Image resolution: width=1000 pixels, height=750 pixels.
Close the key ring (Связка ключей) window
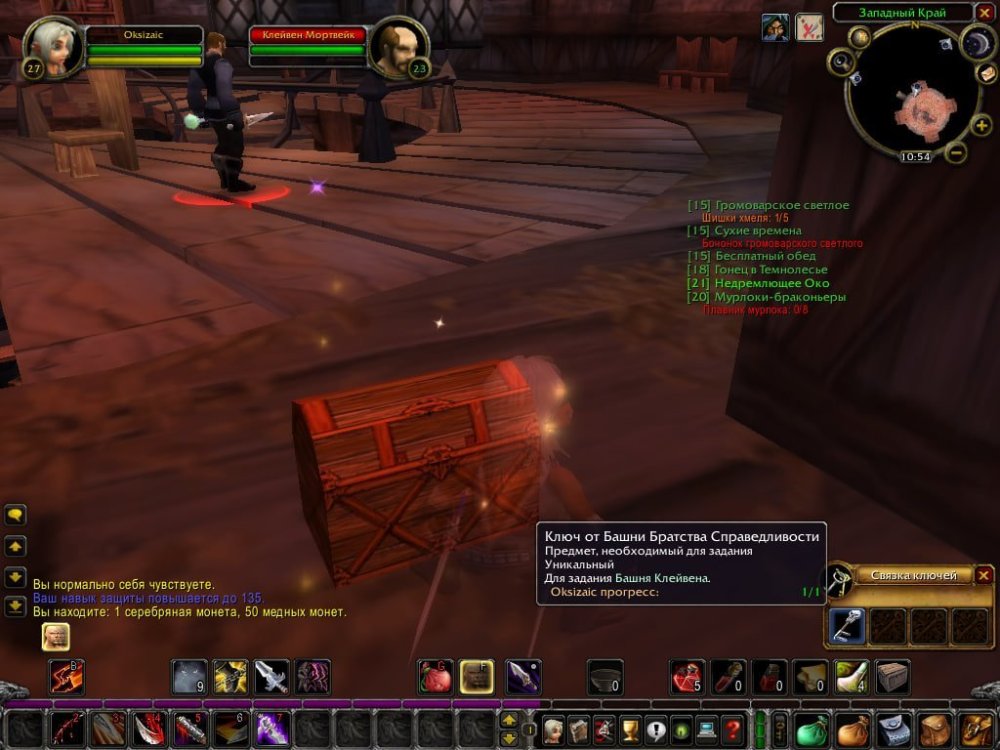[x=984, y=575]
